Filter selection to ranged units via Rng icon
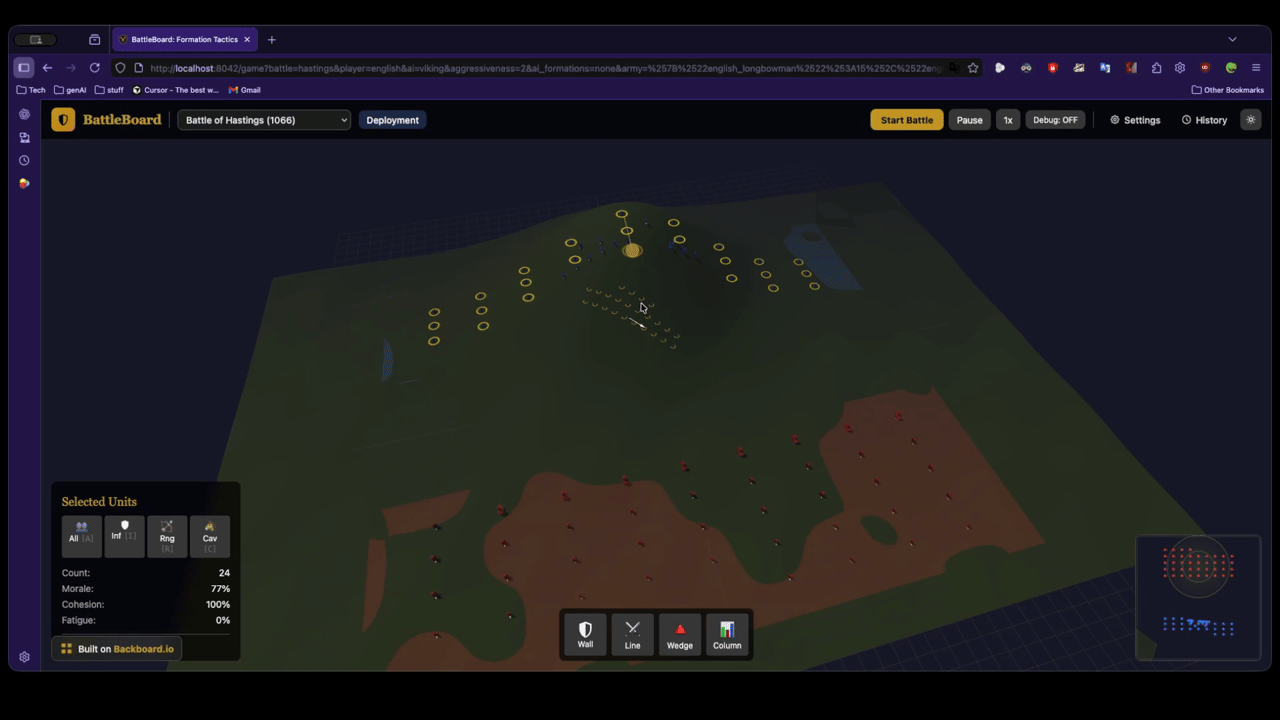Viewport: 1280px width, 720px height. [x=167, y=536]
